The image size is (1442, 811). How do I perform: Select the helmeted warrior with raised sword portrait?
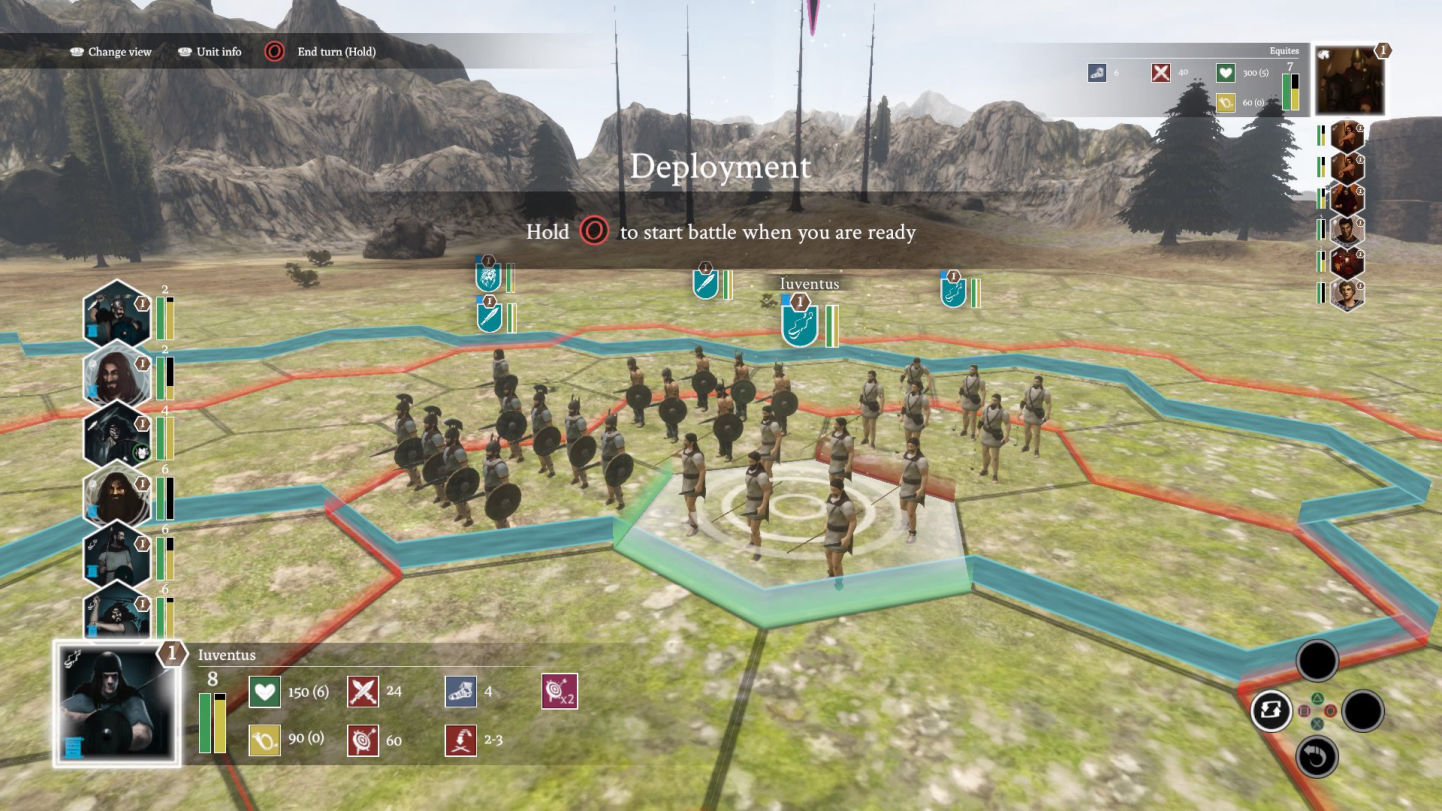pyautogui.click(x=116, y=314)
